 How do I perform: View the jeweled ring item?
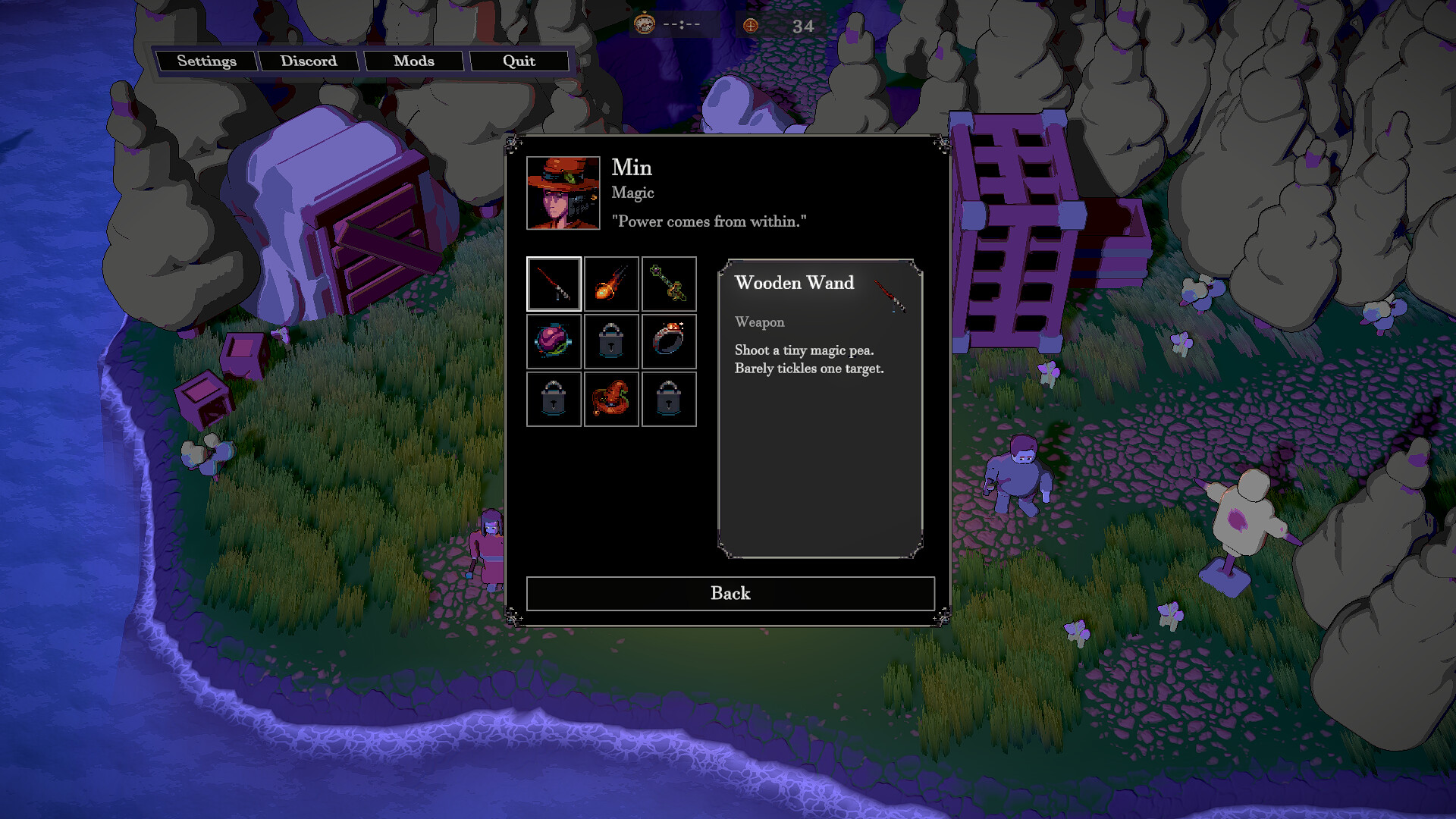(x=669, y=341)
